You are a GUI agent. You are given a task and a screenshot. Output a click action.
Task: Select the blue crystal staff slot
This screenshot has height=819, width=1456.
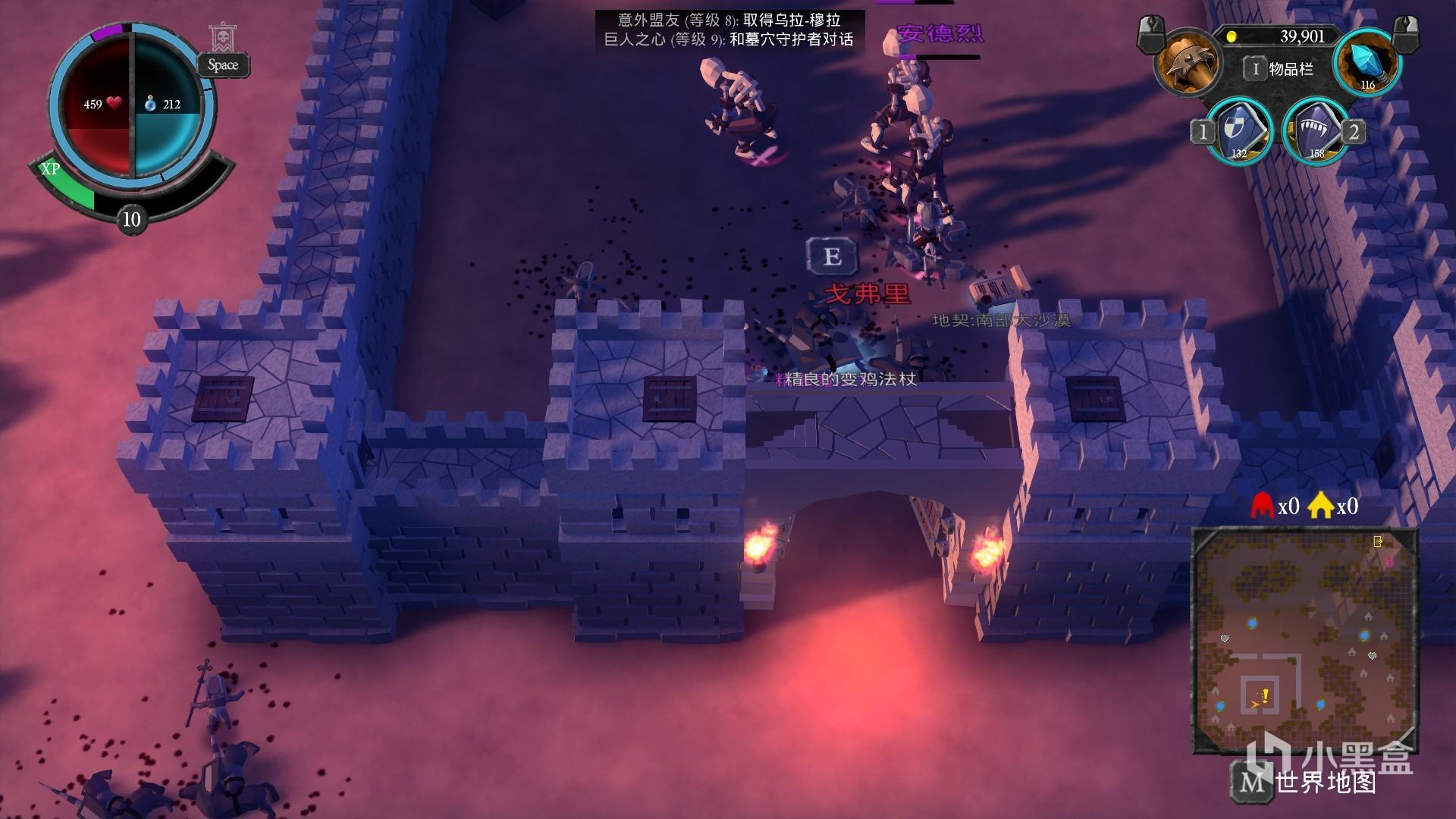tap(1367, 62)
